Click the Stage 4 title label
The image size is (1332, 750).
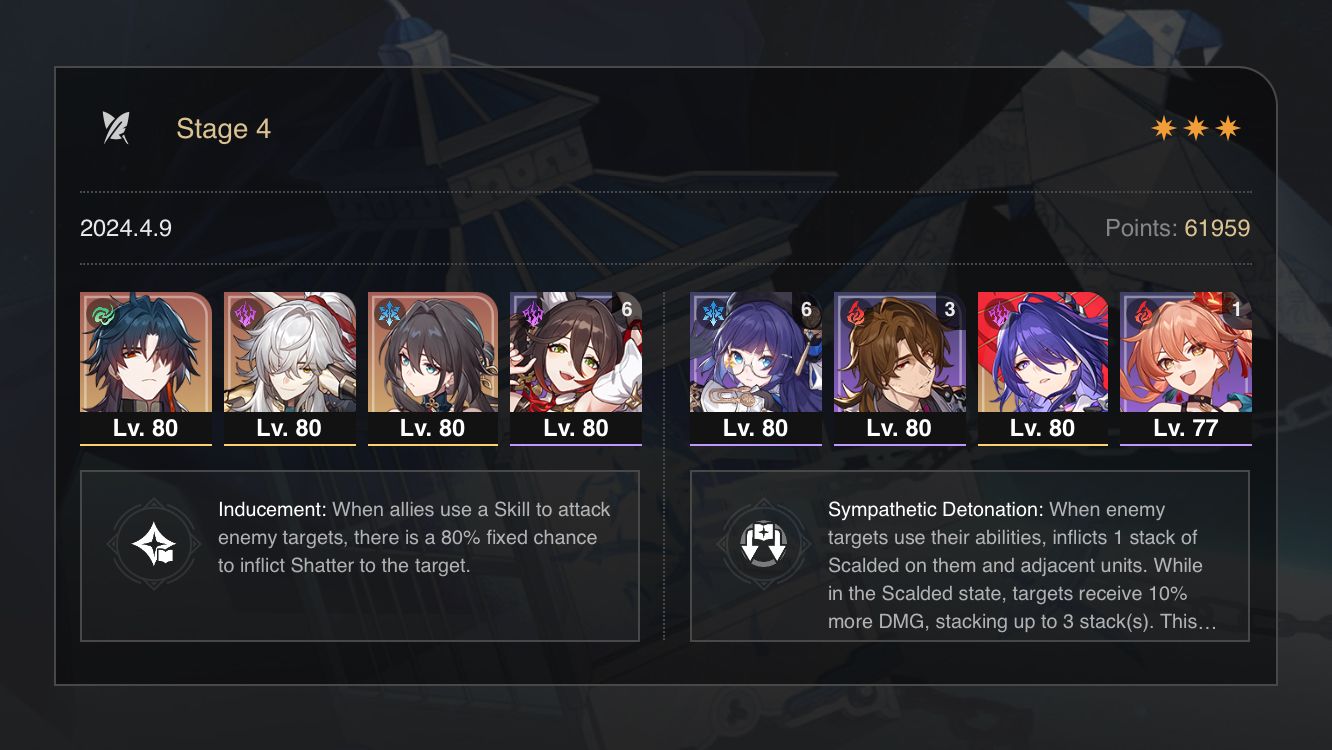223,128
